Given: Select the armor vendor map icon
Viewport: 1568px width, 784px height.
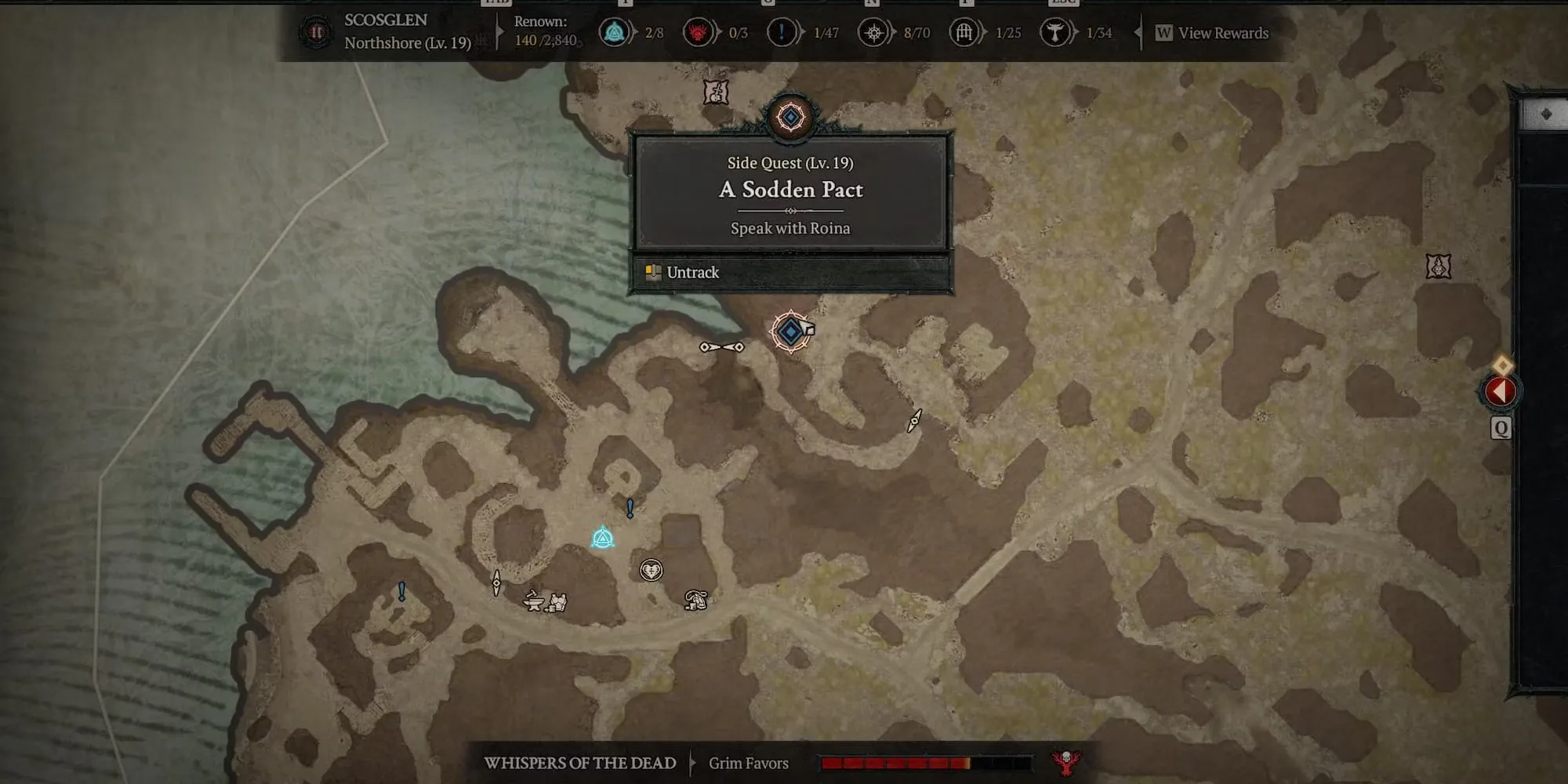Looking at the screenshot, I should (x=557, y=602).
